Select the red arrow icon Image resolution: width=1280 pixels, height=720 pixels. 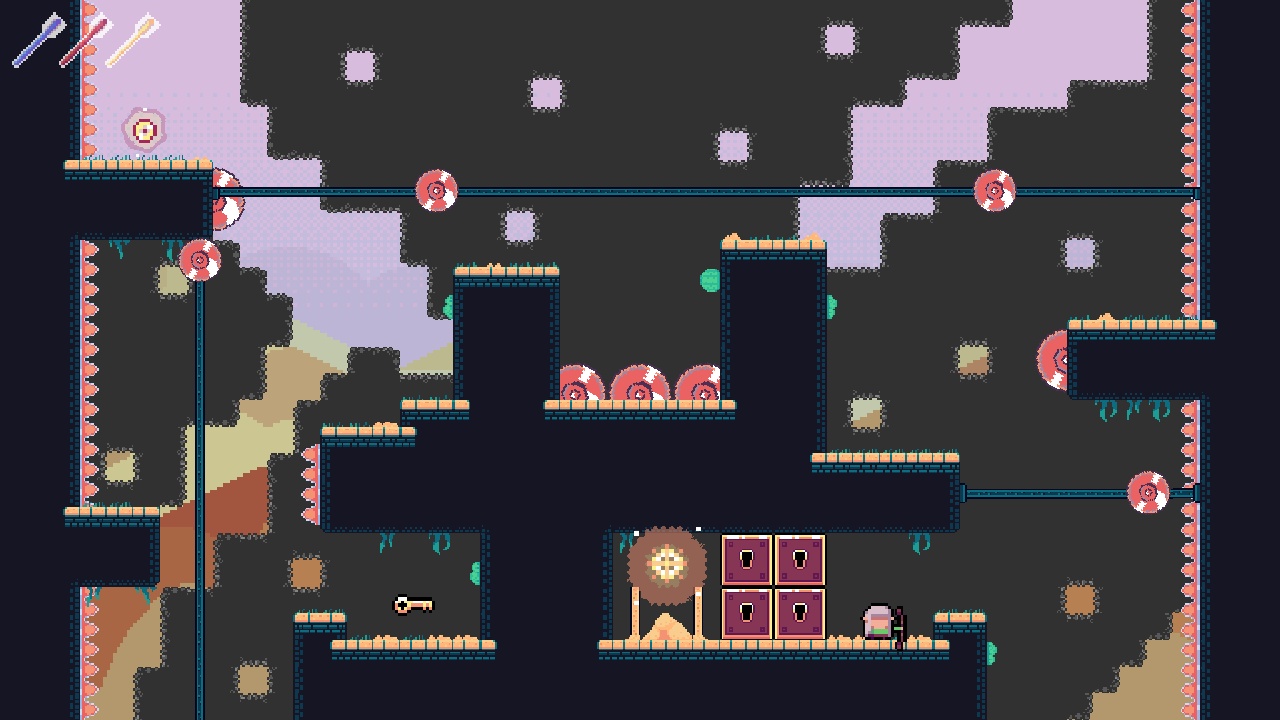tap(87, 42)
